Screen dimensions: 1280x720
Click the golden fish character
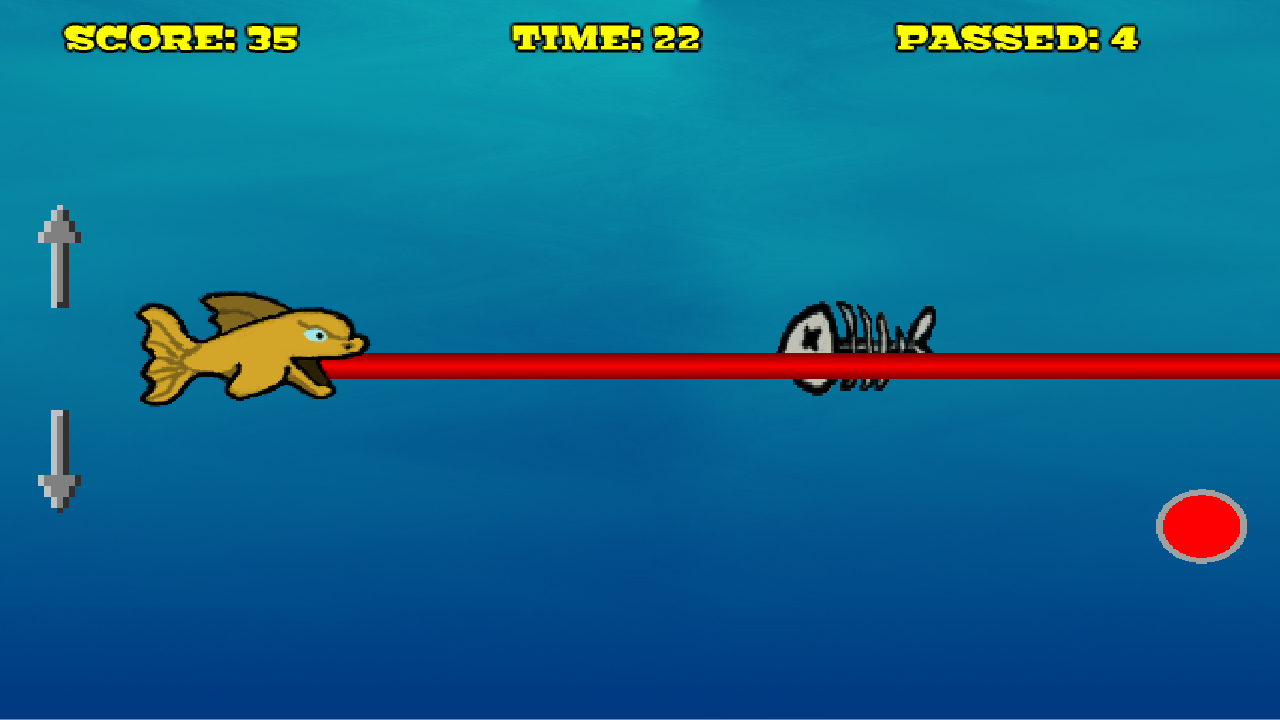pyautogui.click(x=250, y=350)
